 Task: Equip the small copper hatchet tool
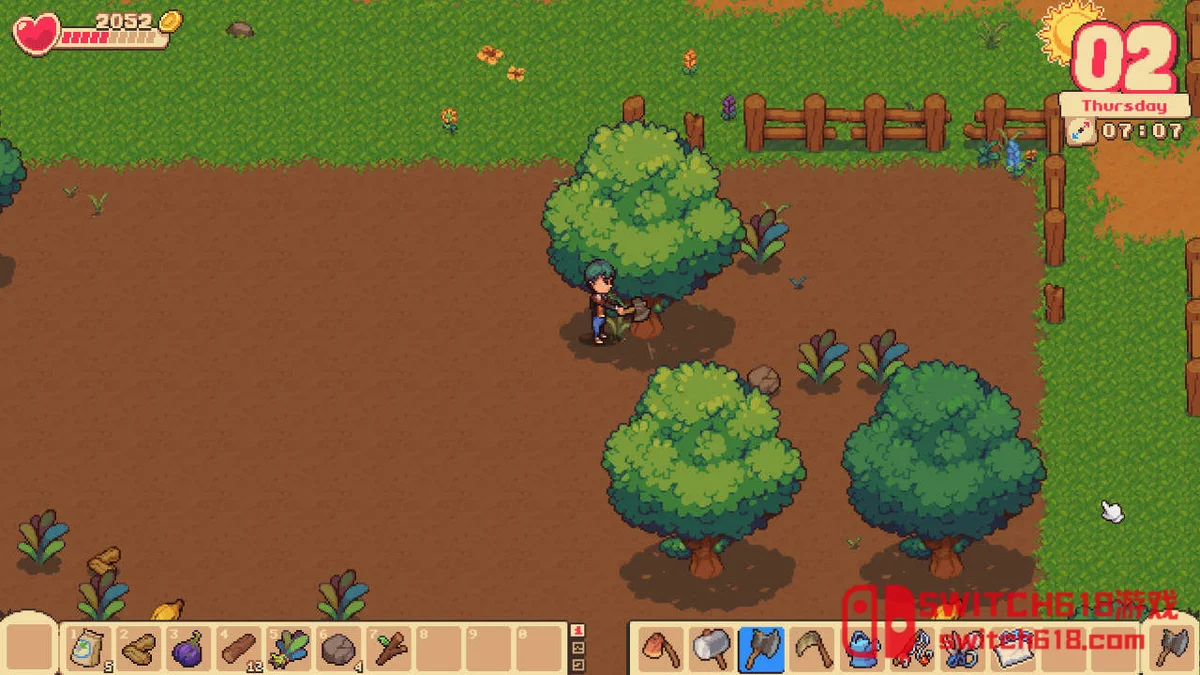pos(660,649)
